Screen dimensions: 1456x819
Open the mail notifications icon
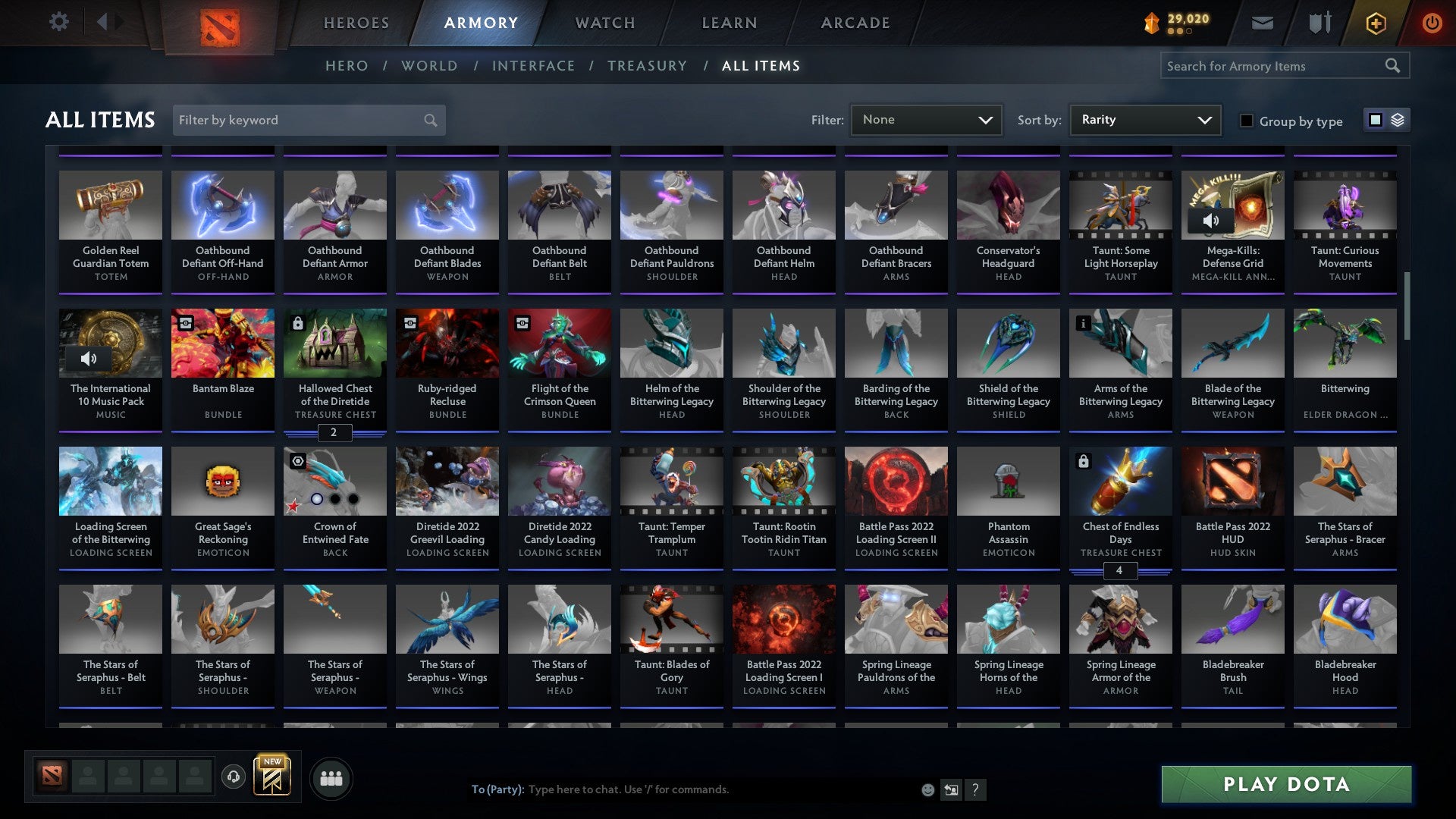pyautogui.click(x=1262, y=22)
